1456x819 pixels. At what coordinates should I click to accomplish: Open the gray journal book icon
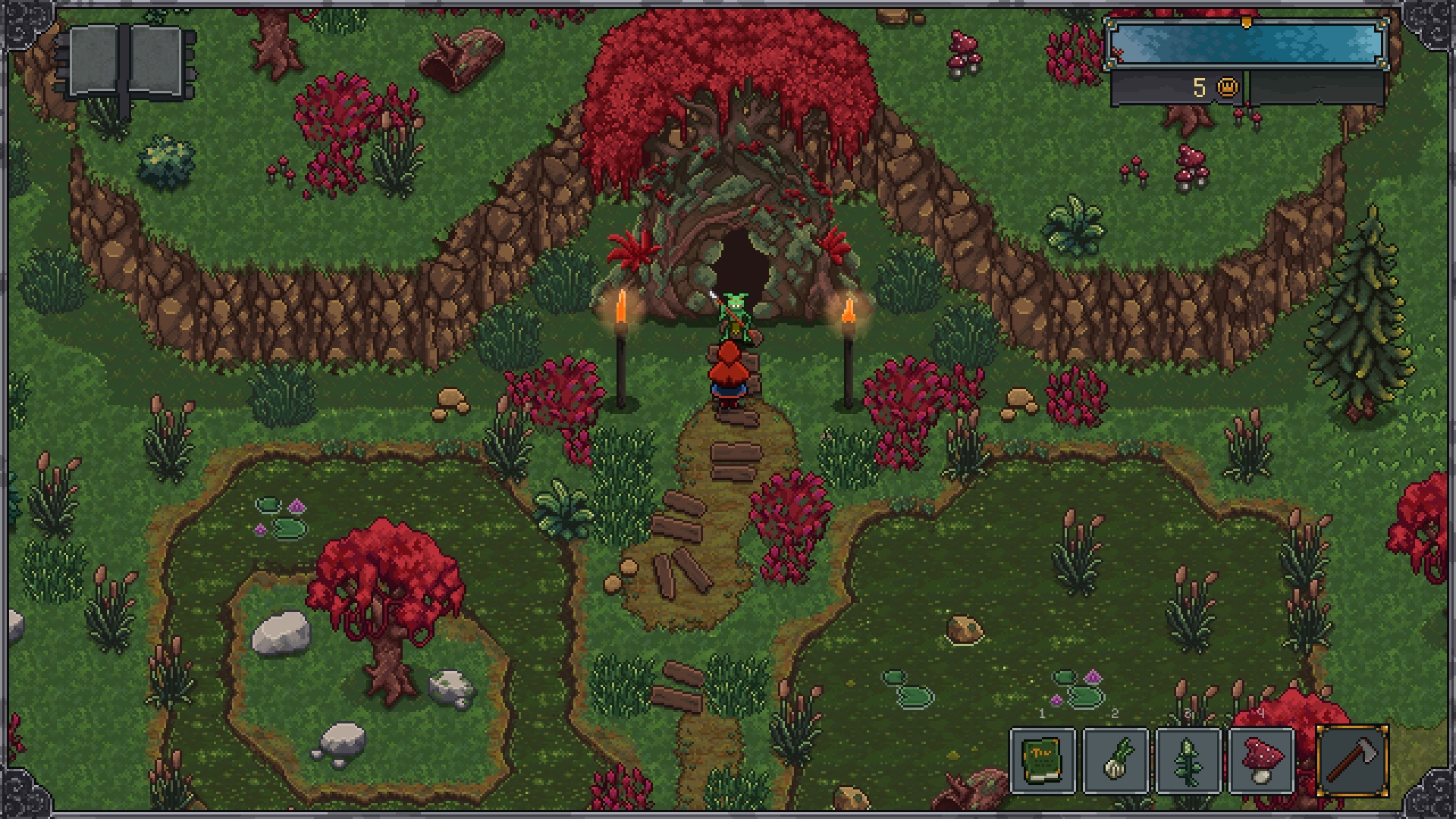126,64
